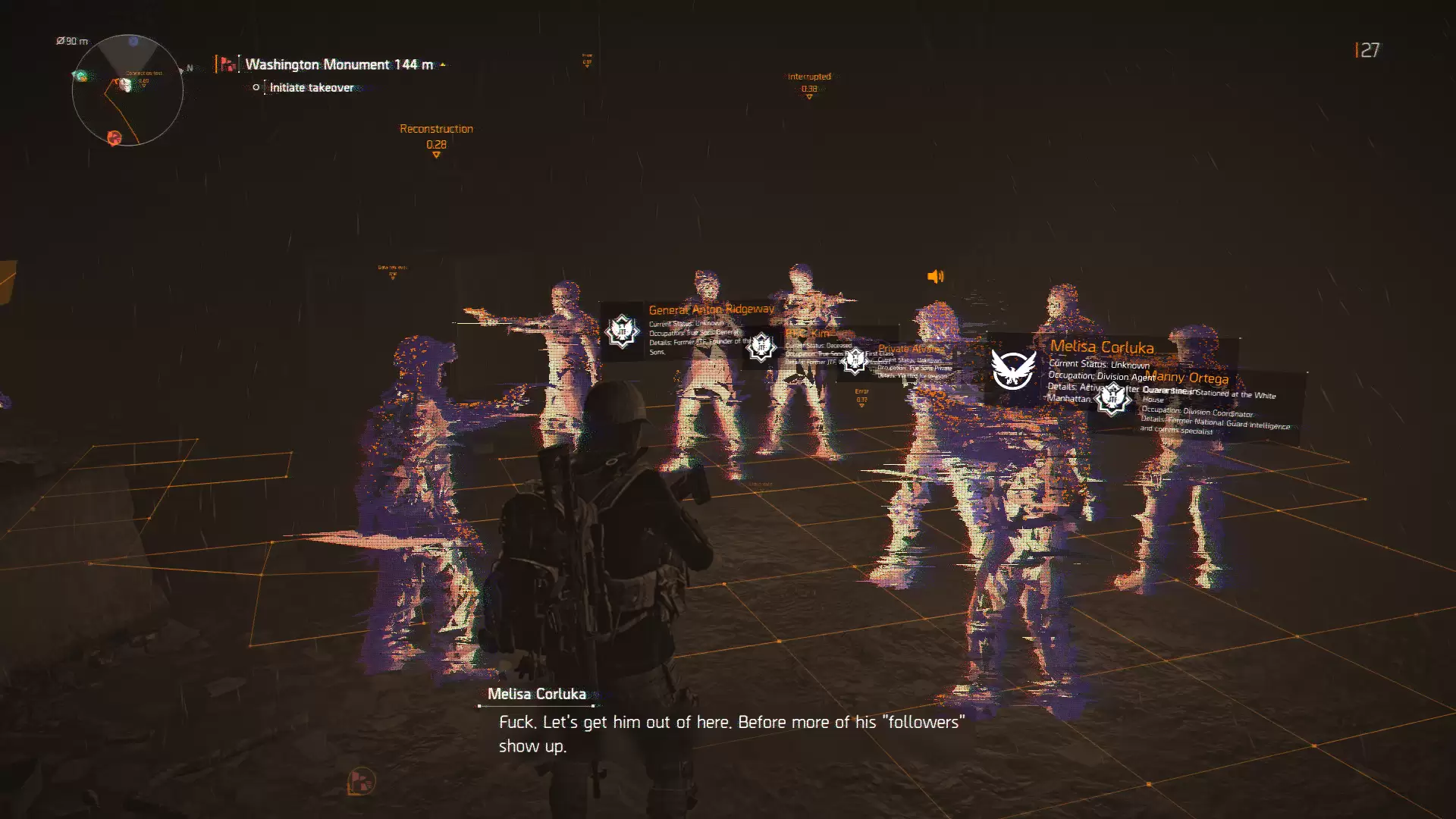Click the Interrupted 0.38 marker

(809, 83)
